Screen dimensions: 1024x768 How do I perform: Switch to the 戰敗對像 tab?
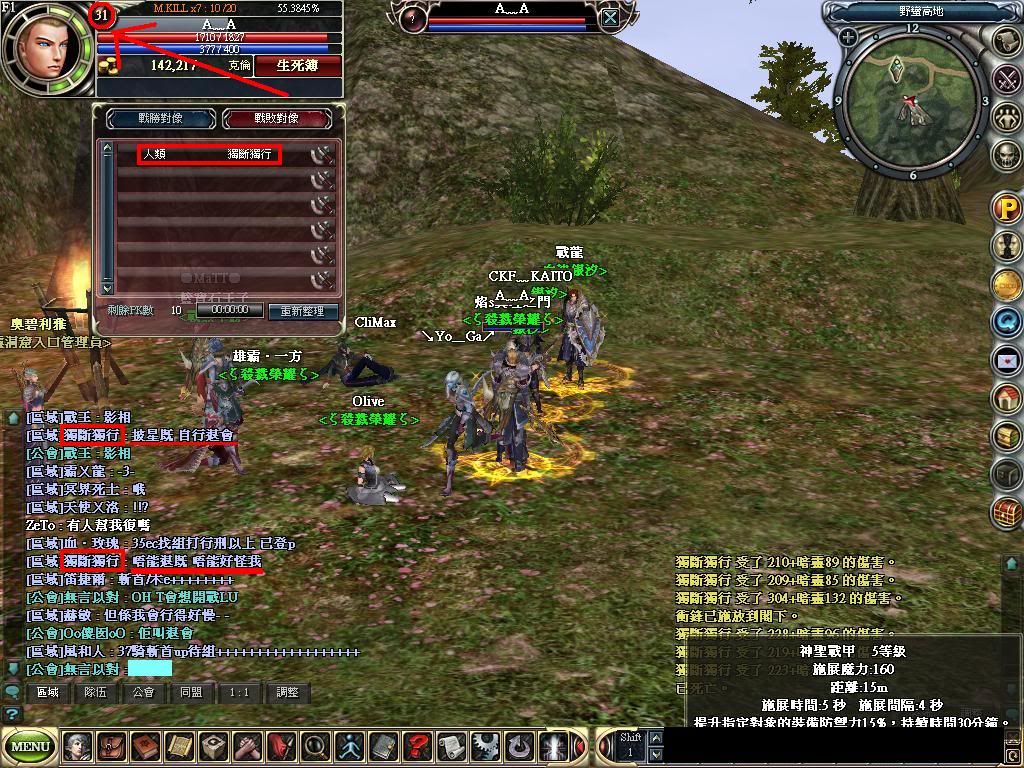click(x=277, y=118)
